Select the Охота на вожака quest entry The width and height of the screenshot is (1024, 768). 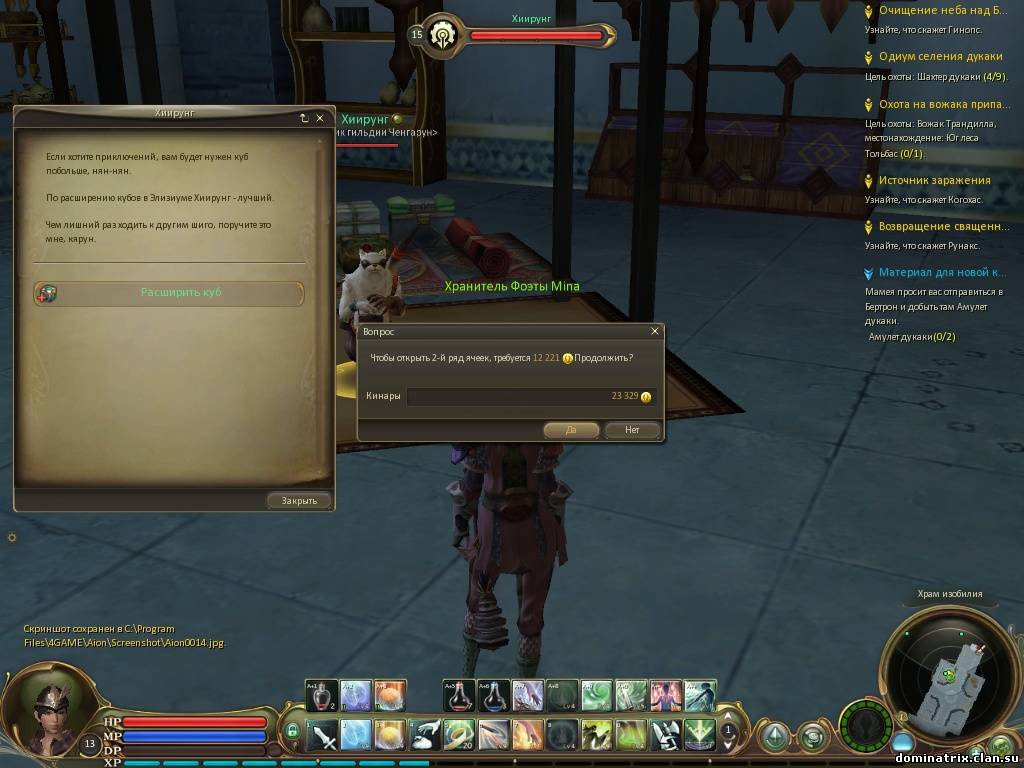point(942,103)
